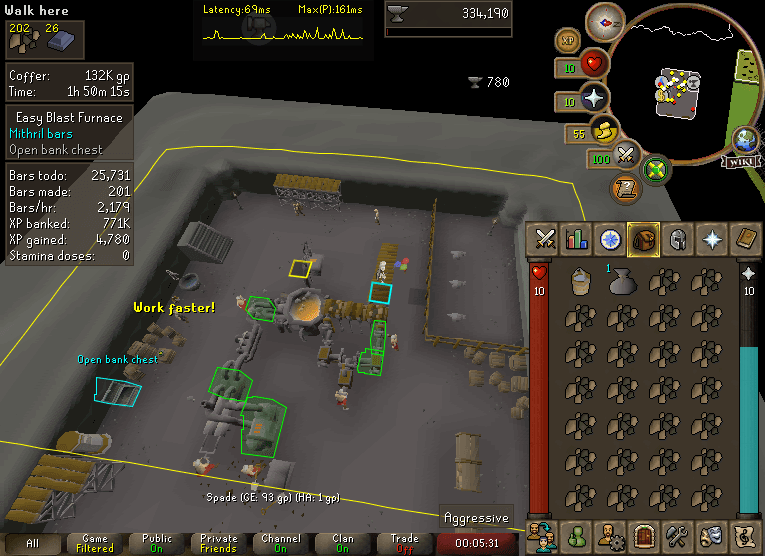The image size is (765, 556).
Task: Open the Music Player tab
Action: coord(743,533)
